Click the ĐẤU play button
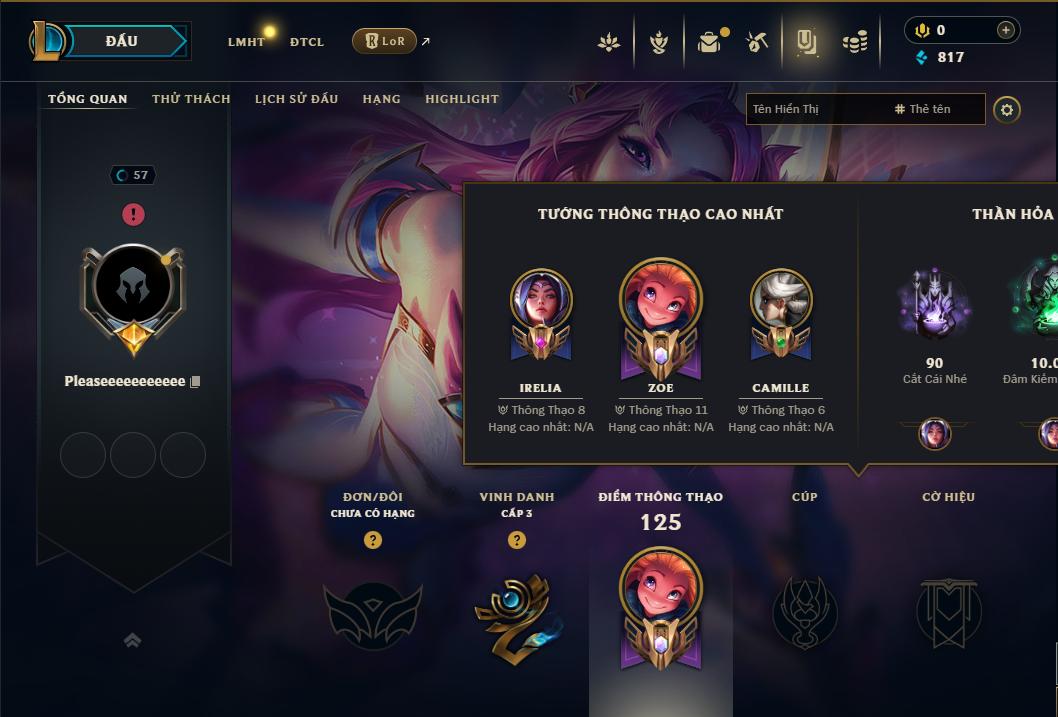 (122, 41)
